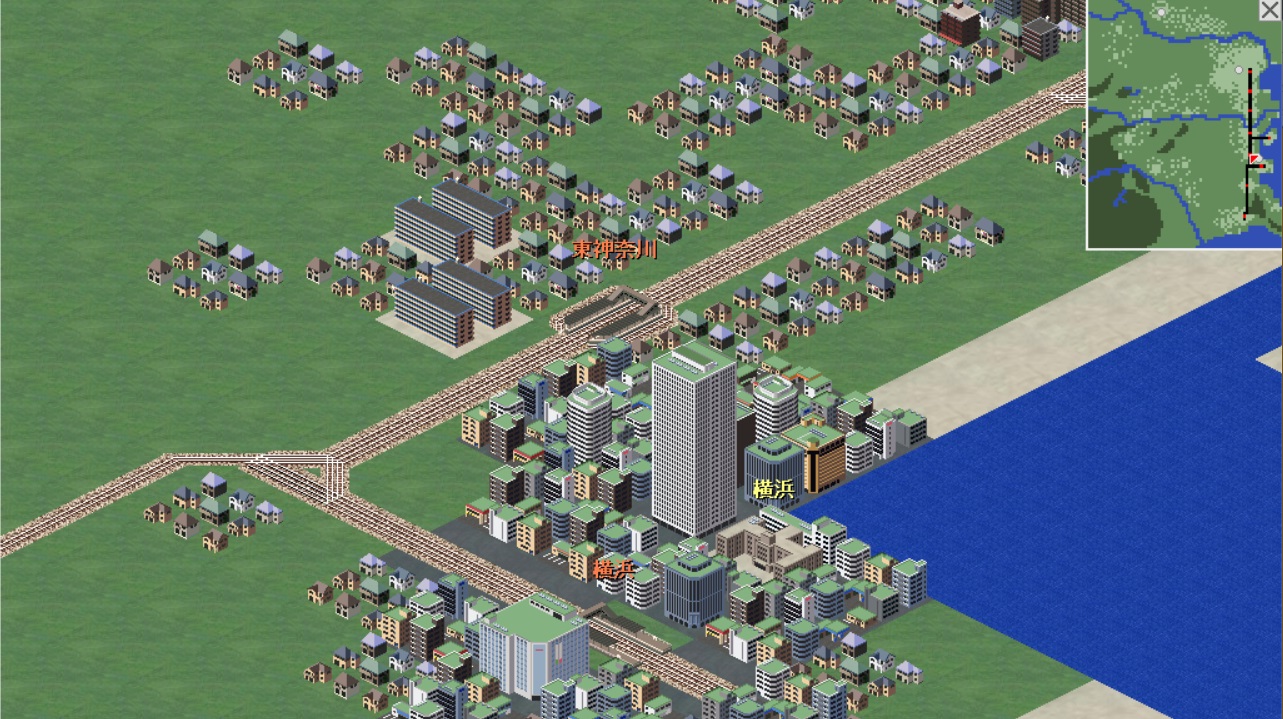
Task: Click the minimap overview of the region
Action: tap(1180, 125)
